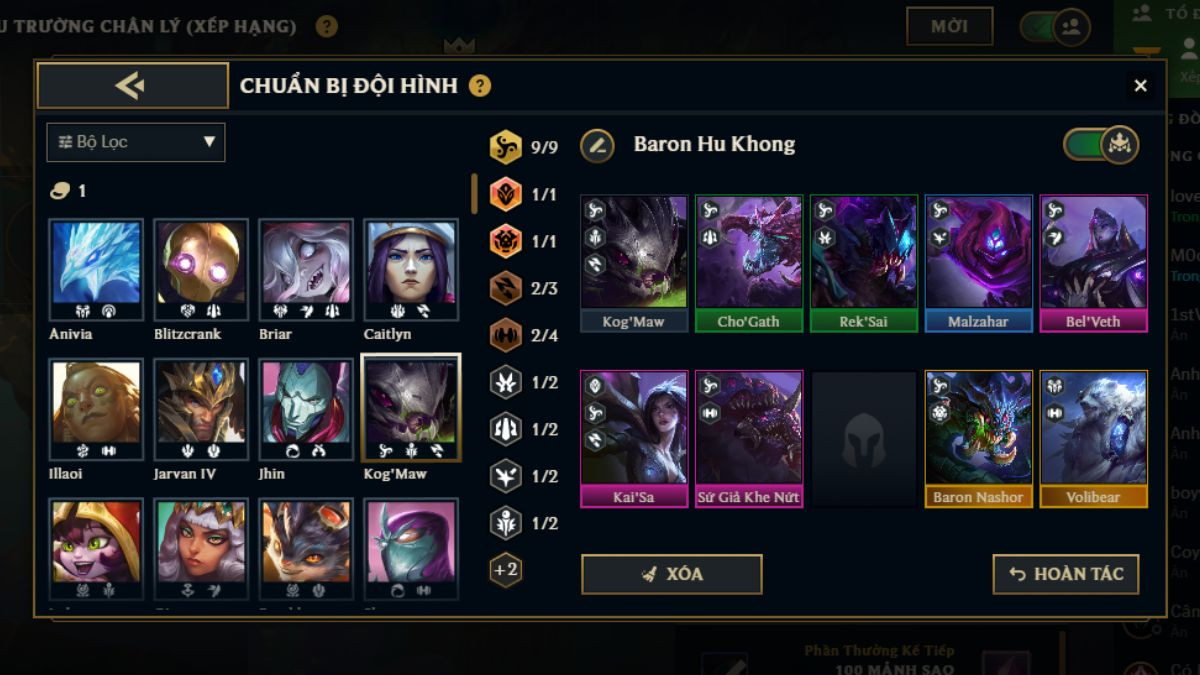Click Cho'Gath in the team lineup

749,262
